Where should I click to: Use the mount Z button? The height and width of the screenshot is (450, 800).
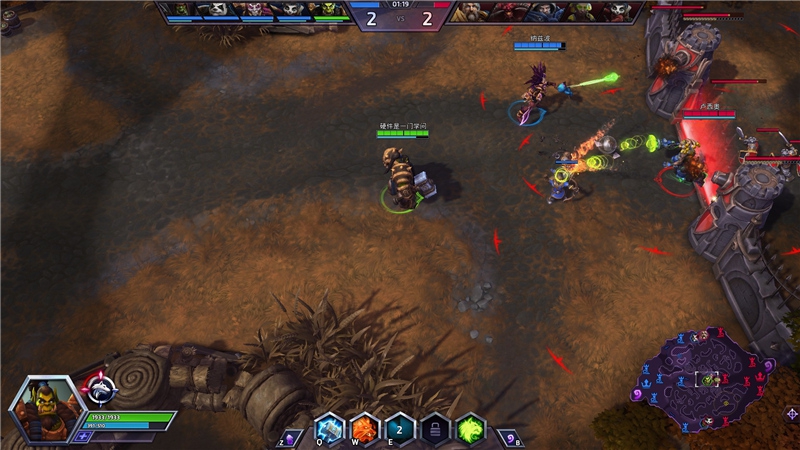288,437
